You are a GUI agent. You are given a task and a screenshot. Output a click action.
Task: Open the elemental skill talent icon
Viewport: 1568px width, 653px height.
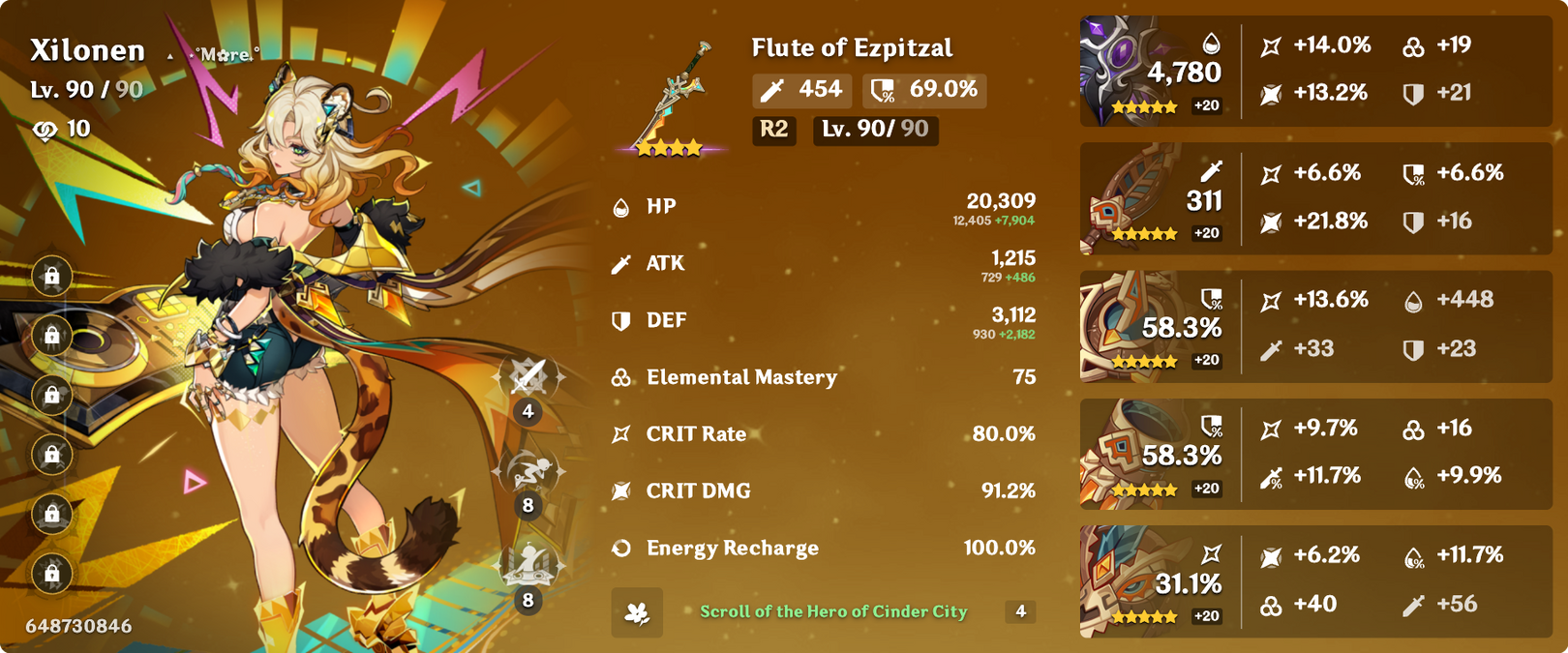[x=528, y=471]
